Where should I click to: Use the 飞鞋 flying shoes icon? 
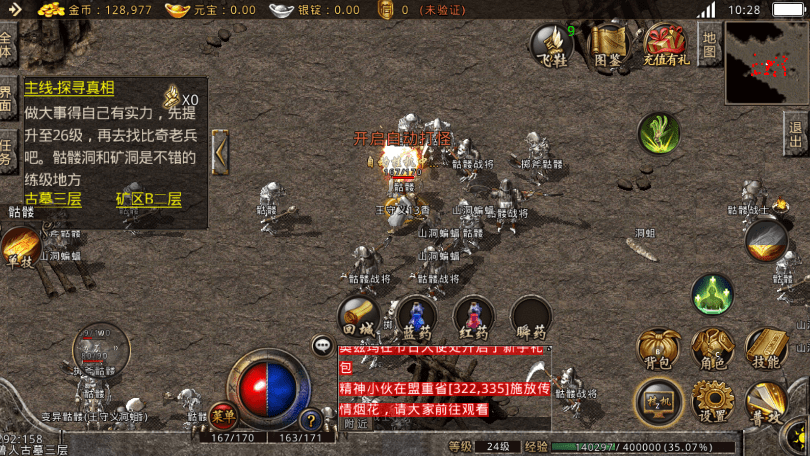[x=552, y=43]
